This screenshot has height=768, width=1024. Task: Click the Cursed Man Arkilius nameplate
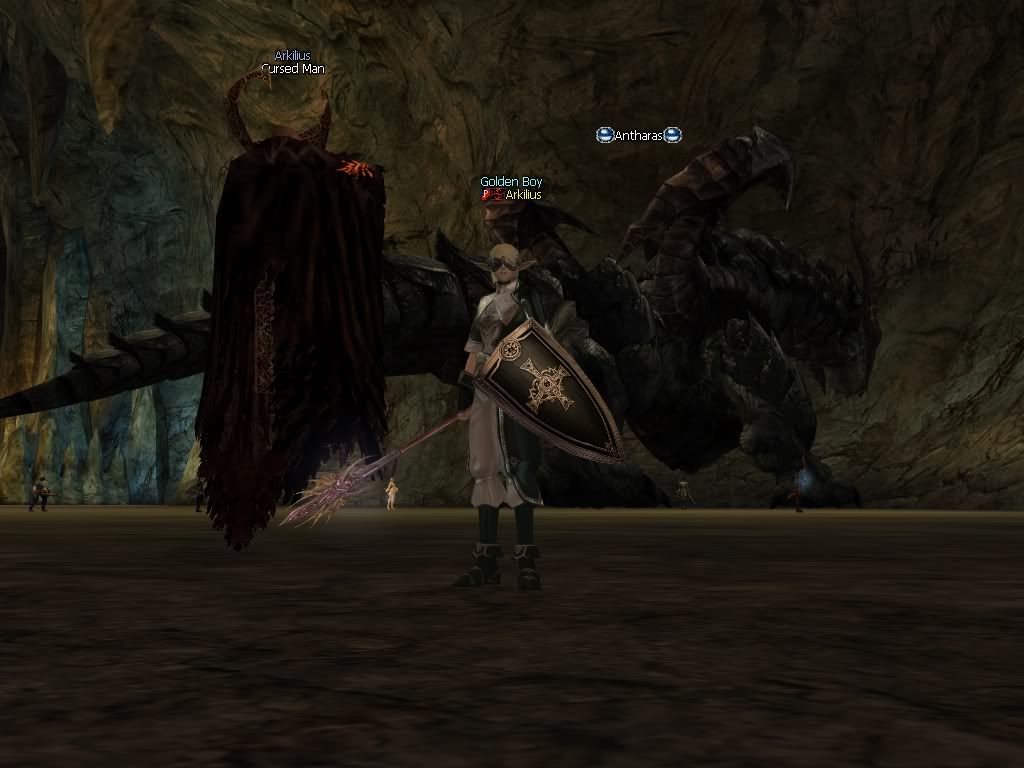pos(293,62)
